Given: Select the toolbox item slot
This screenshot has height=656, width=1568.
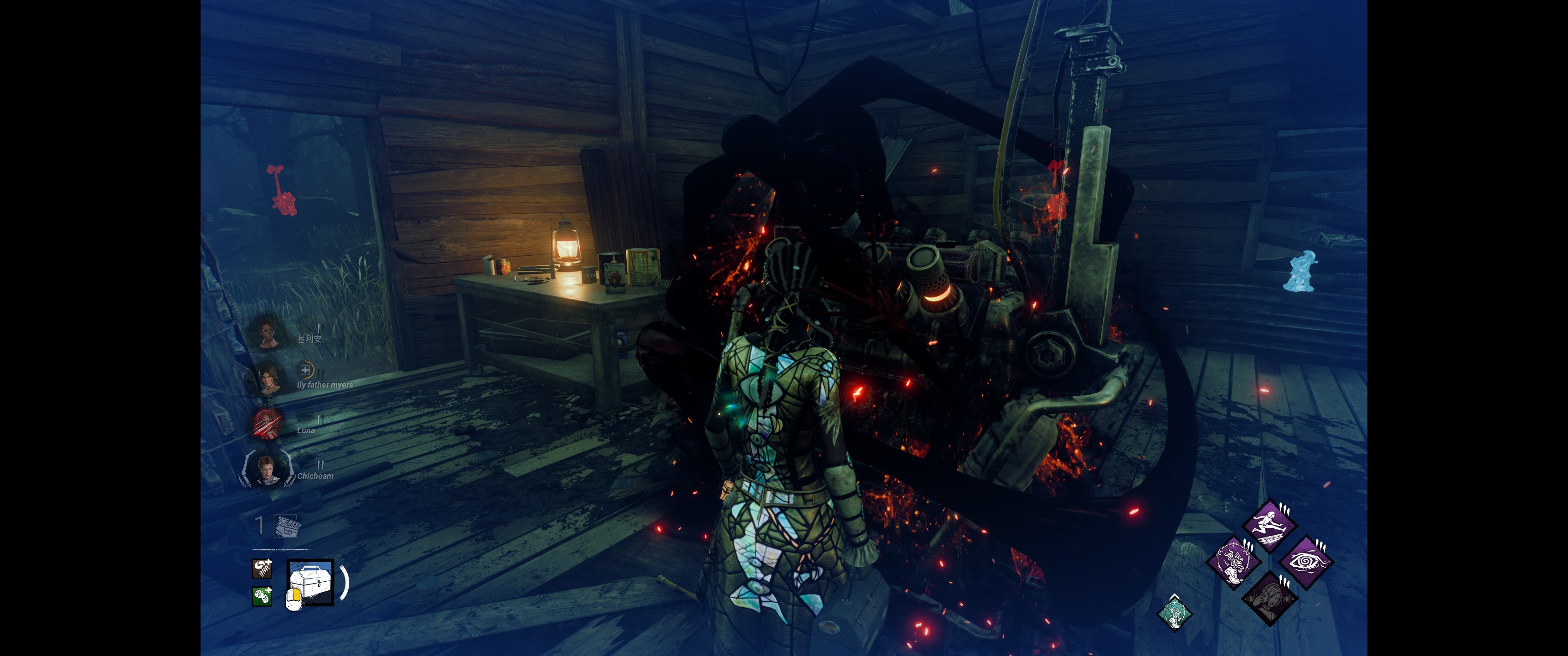Looking at the screenshot, I should pyautogui.click(x=310, y=582).
